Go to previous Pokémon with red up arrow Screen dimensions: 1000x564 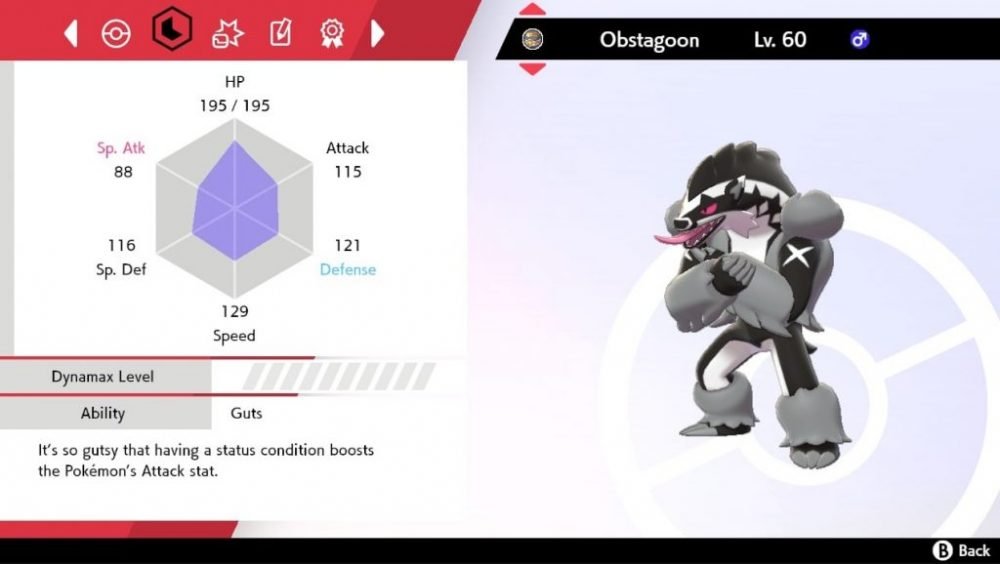(x=533, y=14)
